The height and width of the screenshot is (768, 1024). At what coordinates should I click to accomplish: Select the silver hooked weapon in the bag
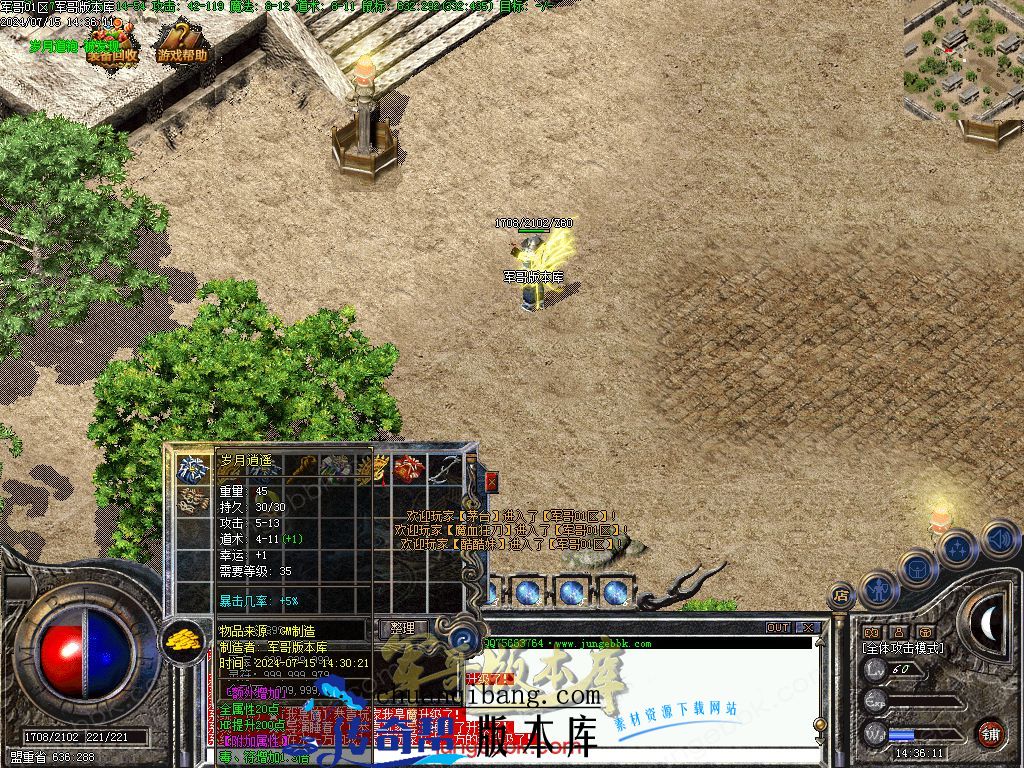click(445, 469)
